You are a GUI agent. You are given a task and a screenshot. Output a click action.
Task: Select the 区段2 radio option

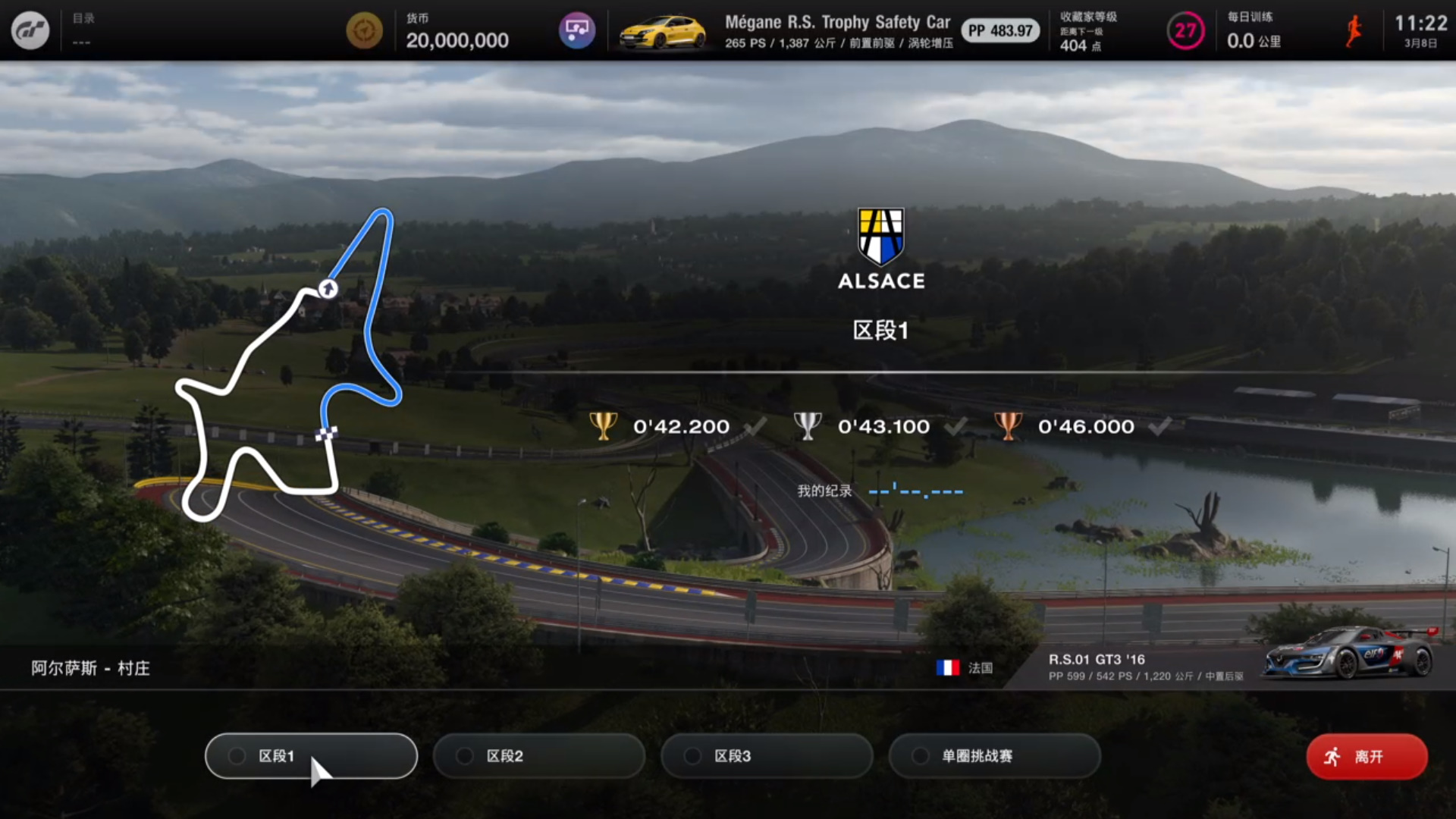point(538,756)
